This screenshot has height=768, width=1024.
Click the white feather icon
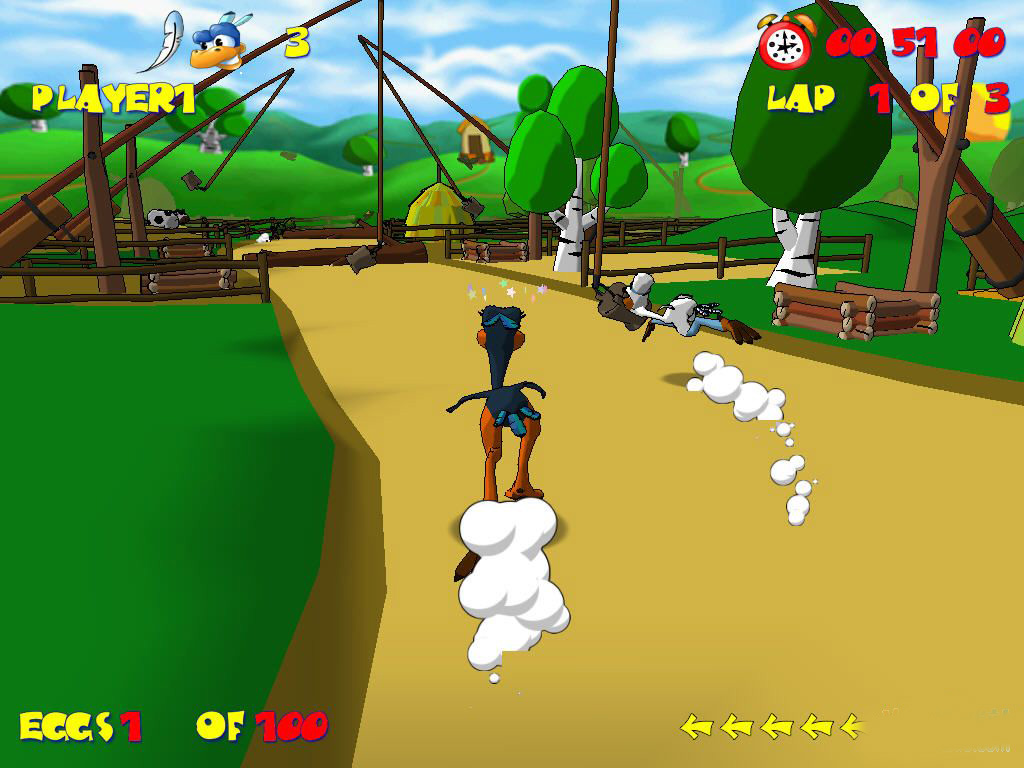[162, 42]
